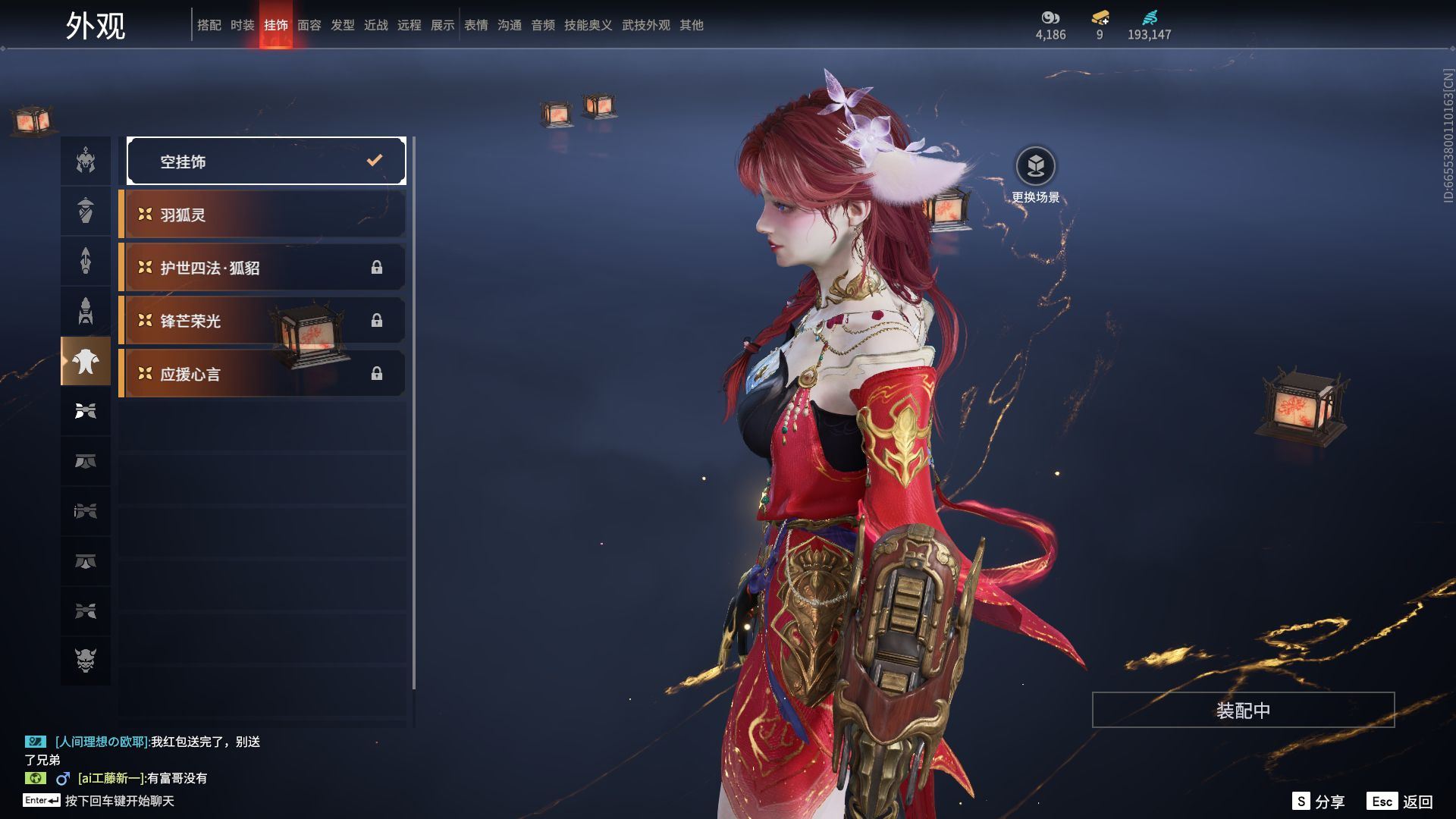The image size is (1456, 819).
Task: Pick the locked 护世四法·狐貂 accessory
Action: [262, 268]
